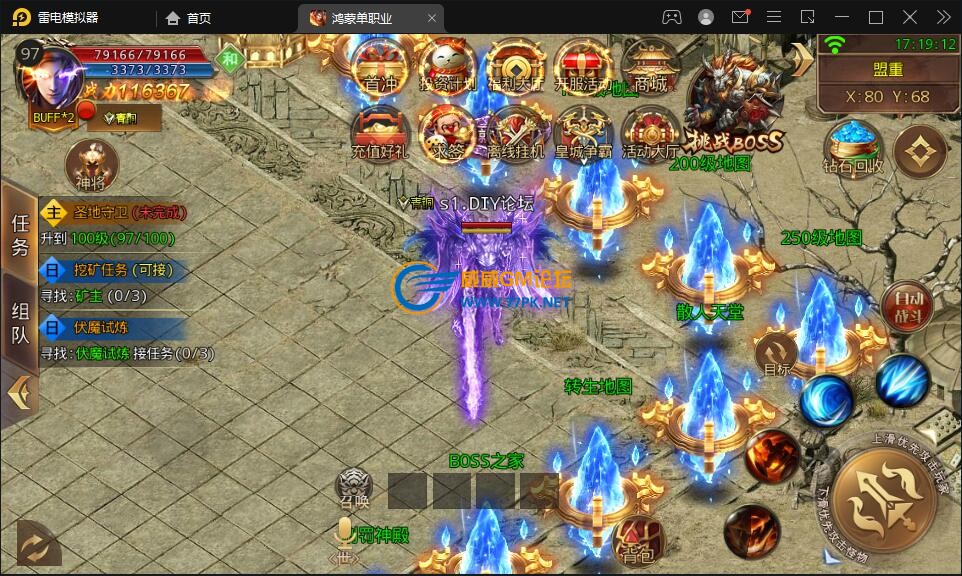
Task: Open the 充值好礼 recharge gift icon
Action: pyautogui.click(x=380, y=133)
